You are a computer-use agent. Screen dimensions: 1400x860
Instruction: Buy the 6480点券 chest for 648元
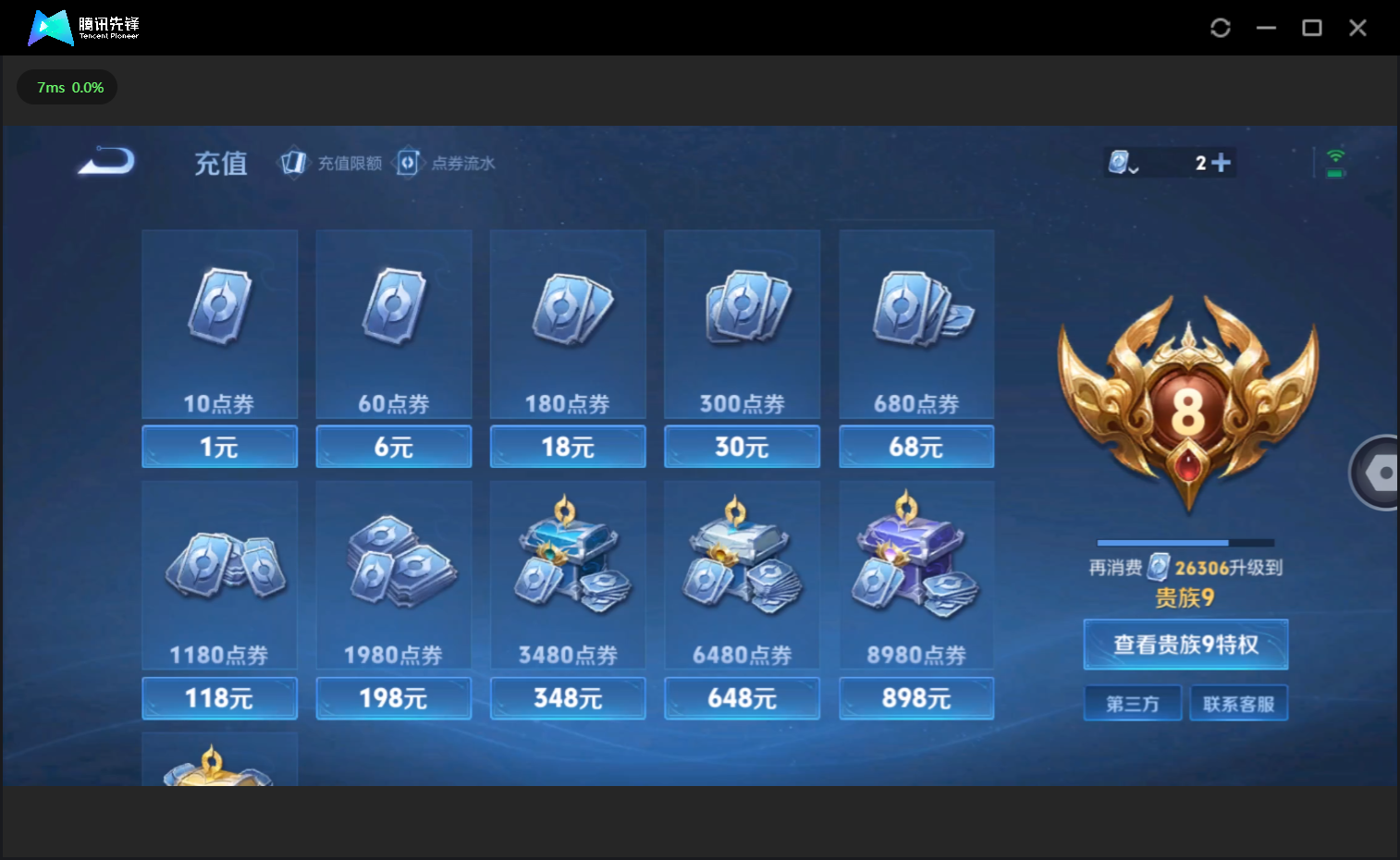pos(742,698)
